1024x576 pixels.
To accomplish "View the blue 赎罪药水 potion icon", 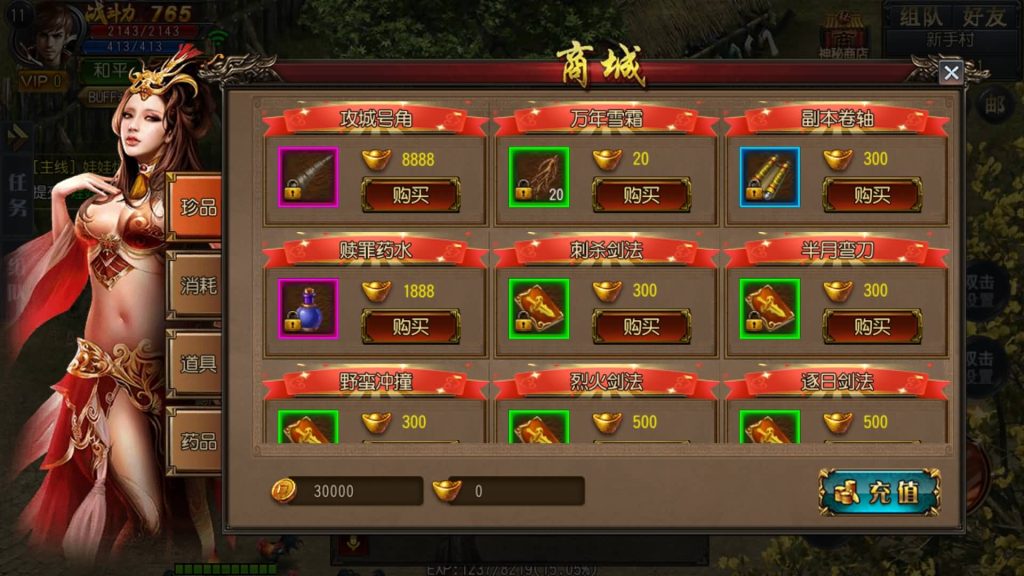I will coord(308,308).
